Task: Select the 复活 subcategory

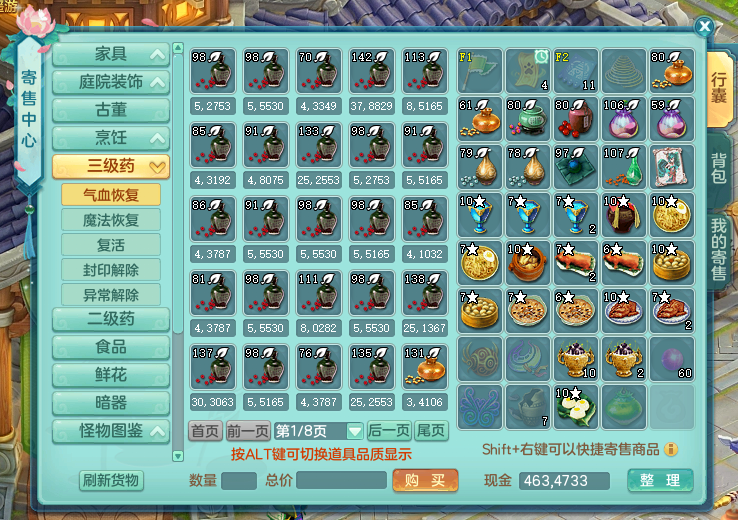Action: pyautogui.click(x=110, y=245)
